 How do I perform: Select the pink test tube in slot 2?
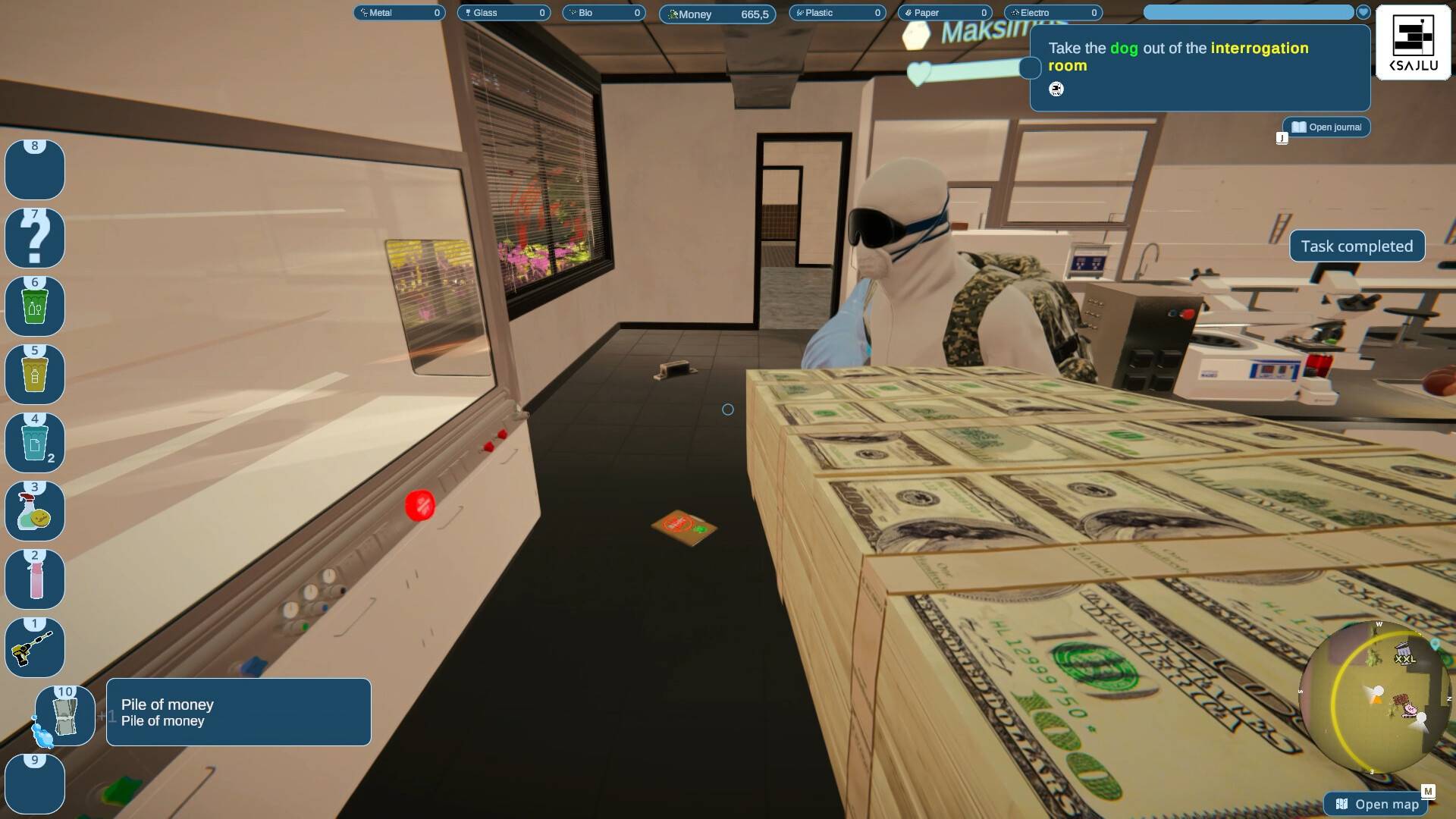point(35,579)
